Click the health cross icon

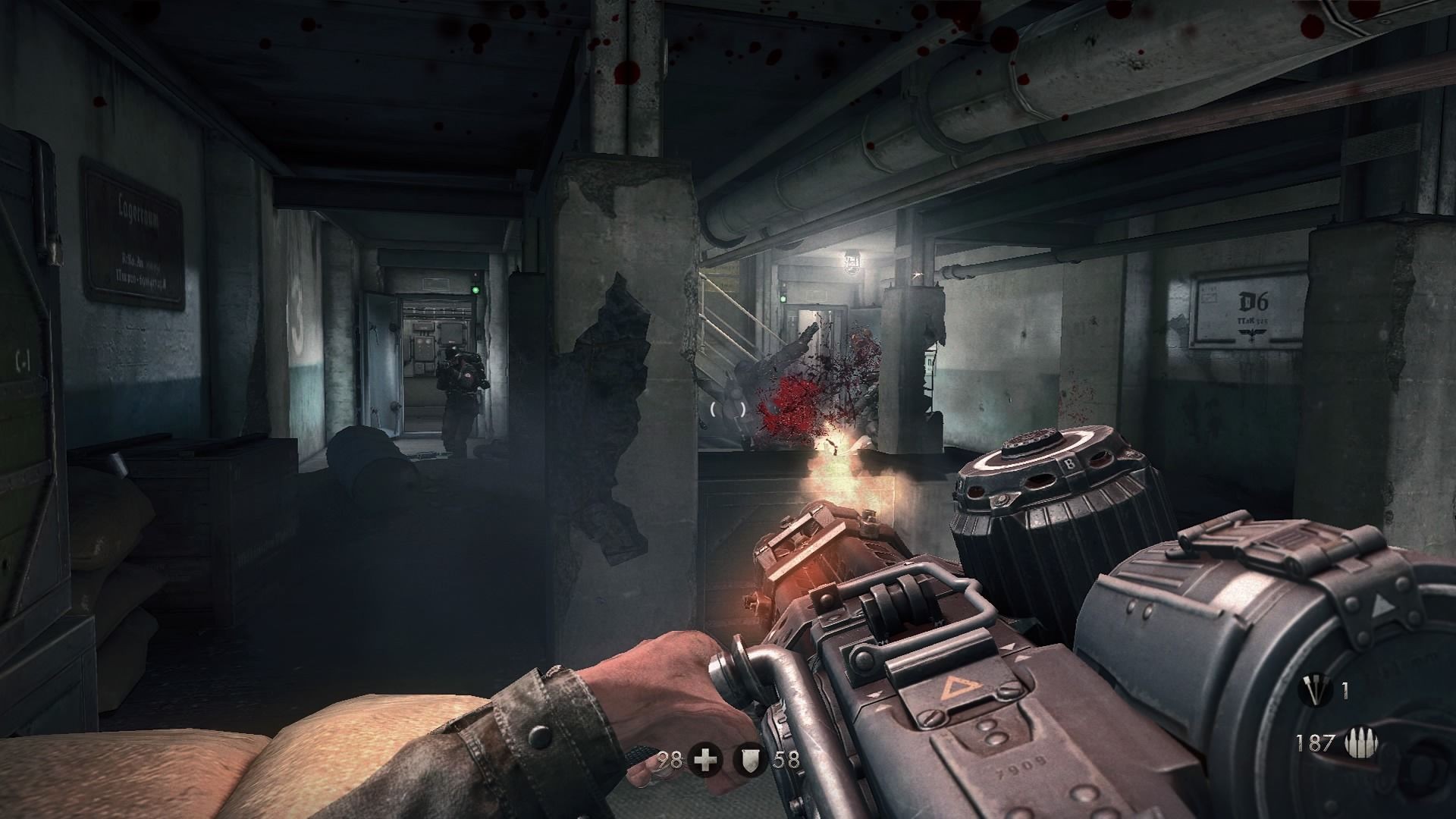[705, 760]
